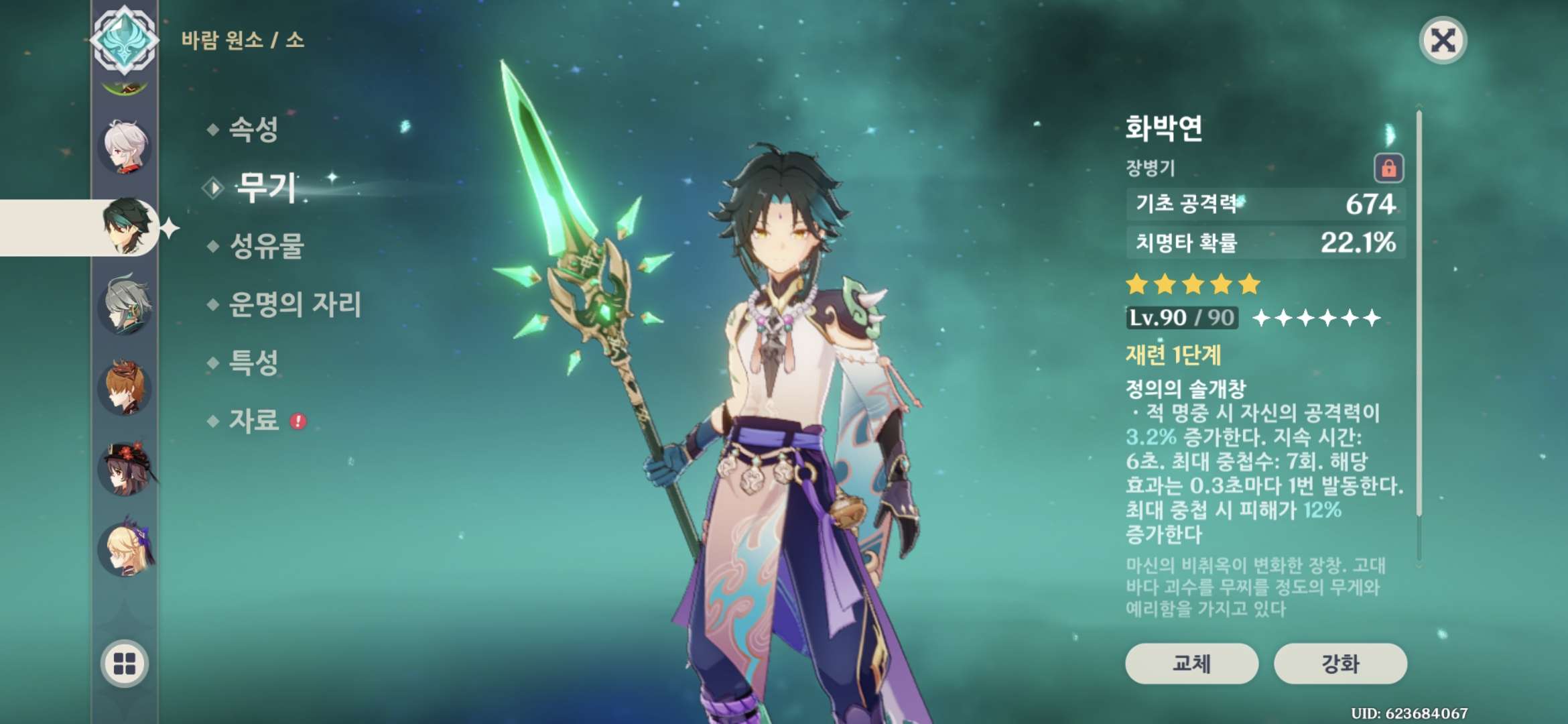Select the 무기 weapon tab
This screenshot has width=1568, height=724.
[x=266, y=188]
